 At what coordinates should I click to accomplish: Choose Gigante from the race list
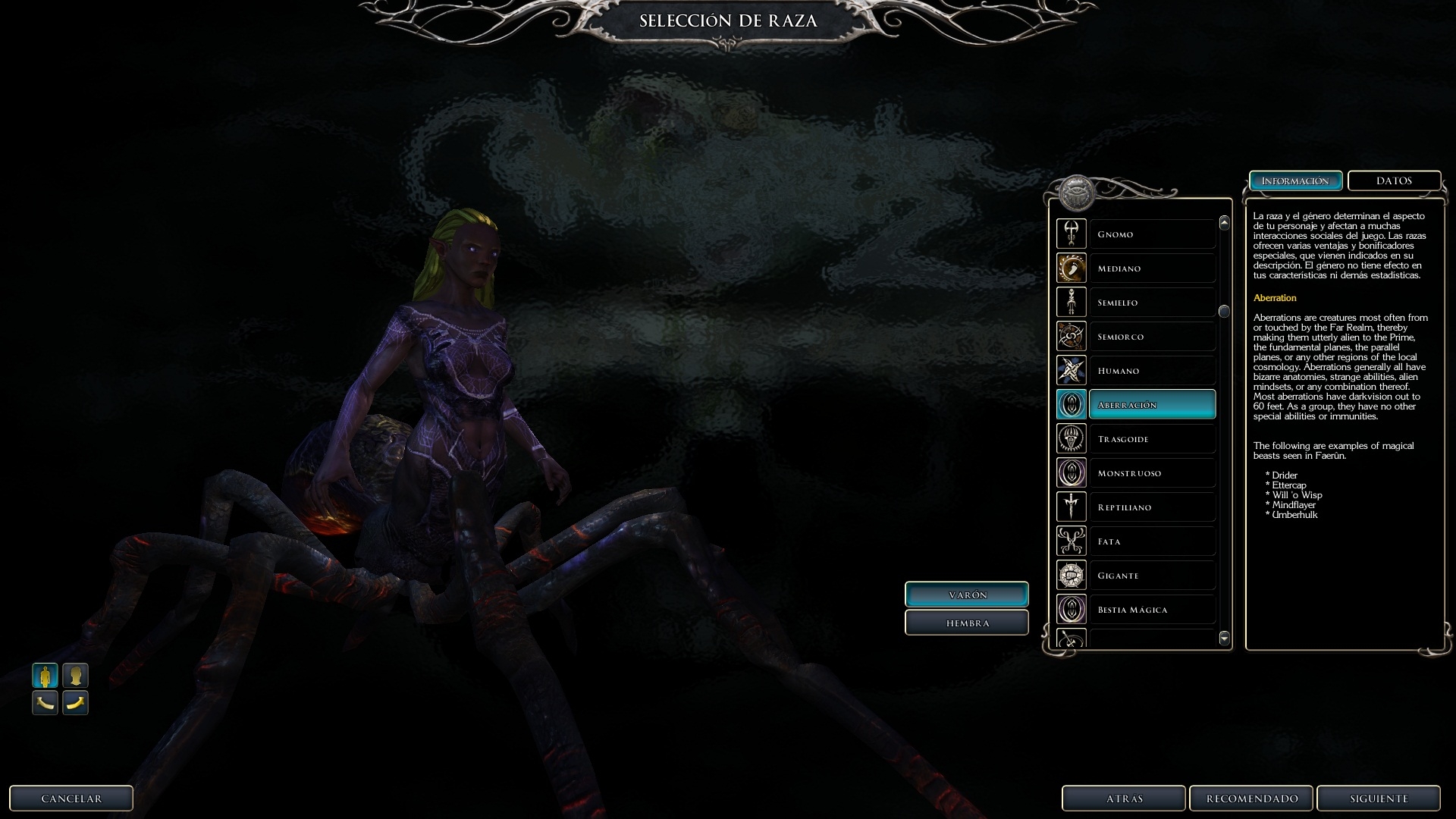pyautogui.click(x=1151, y=576)
